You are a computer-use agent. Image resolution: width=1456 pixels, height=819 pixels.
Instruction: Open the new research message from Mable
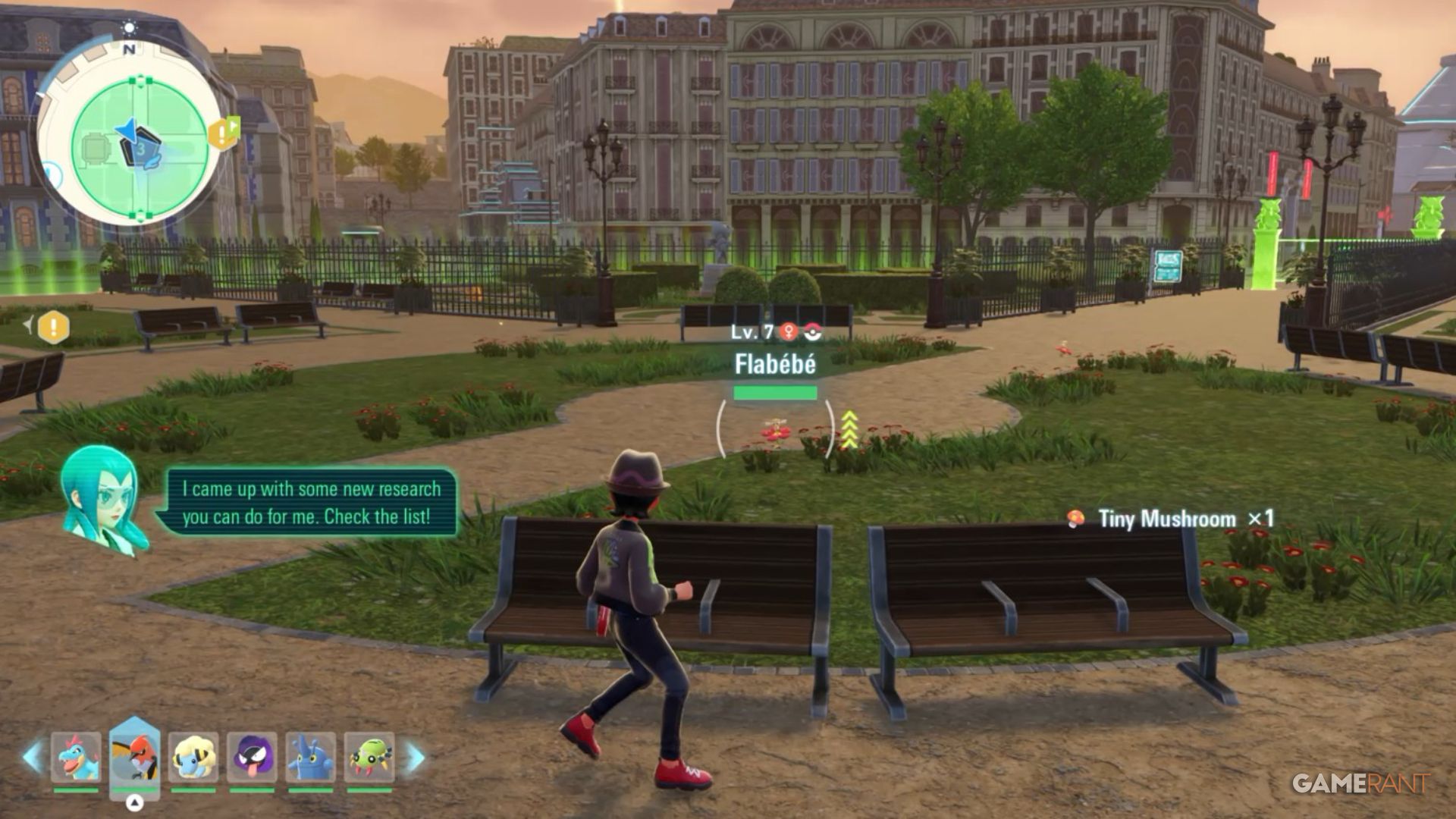(311, 503)
